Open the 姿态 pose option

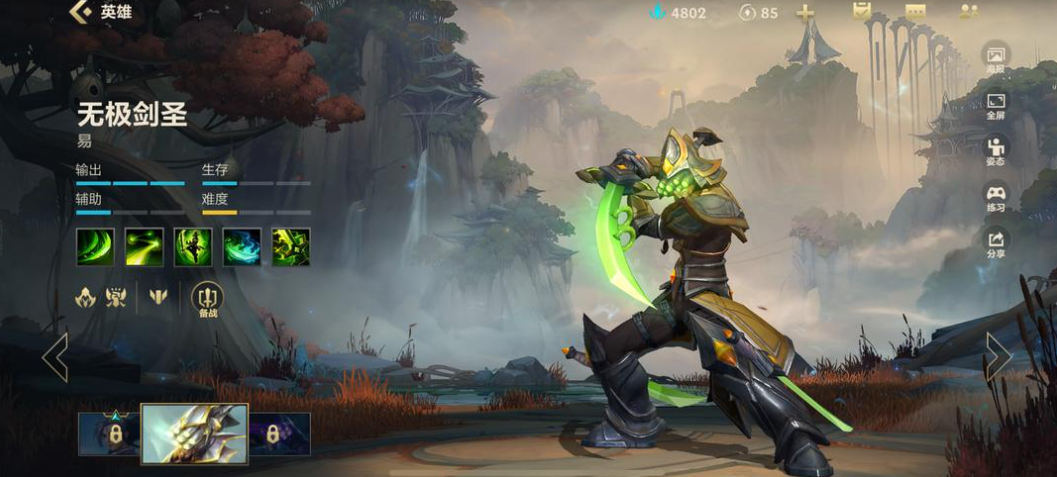(x=996, y=152)
